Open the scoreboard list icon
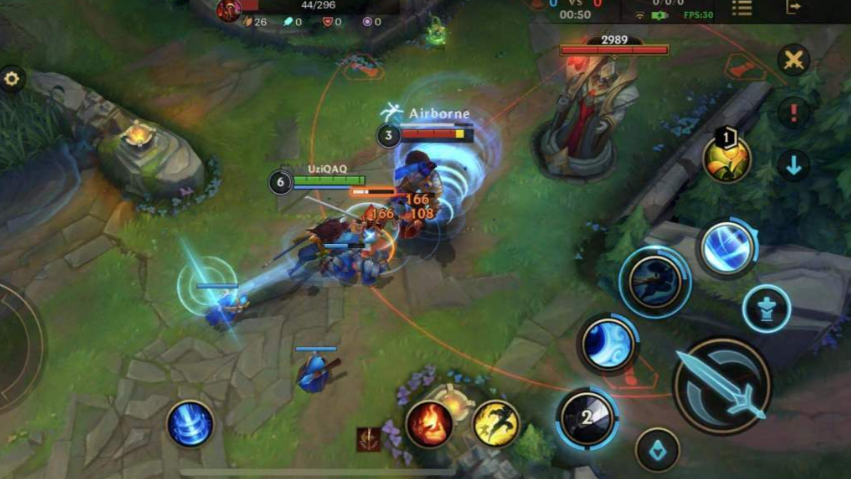Image resolution: width=851 pixels, height=479 pixels. point(741,8)
